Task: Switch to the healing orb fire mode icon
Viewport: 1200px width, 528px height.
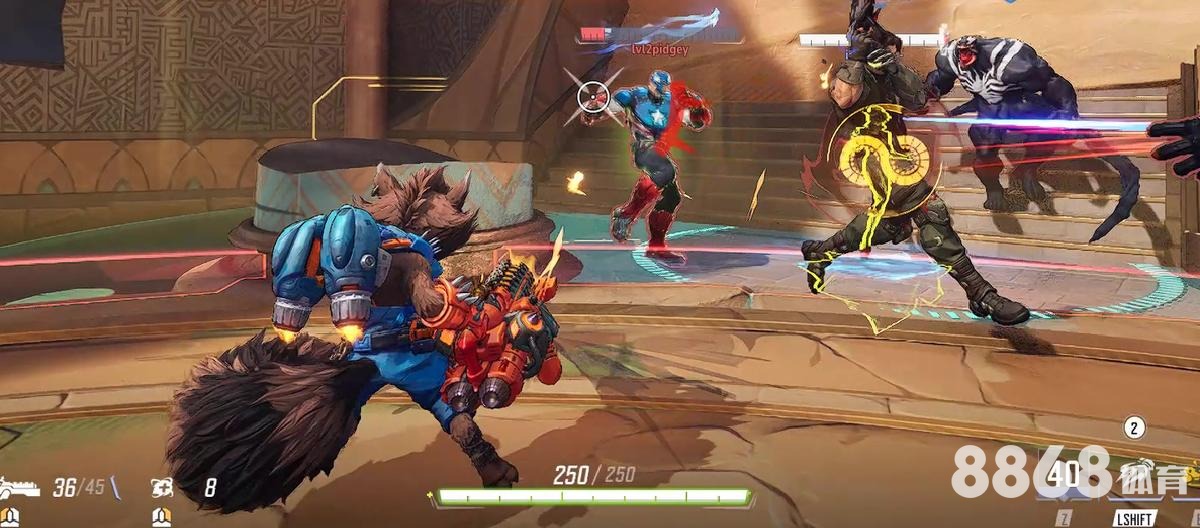Action: (x=162, y=488)
